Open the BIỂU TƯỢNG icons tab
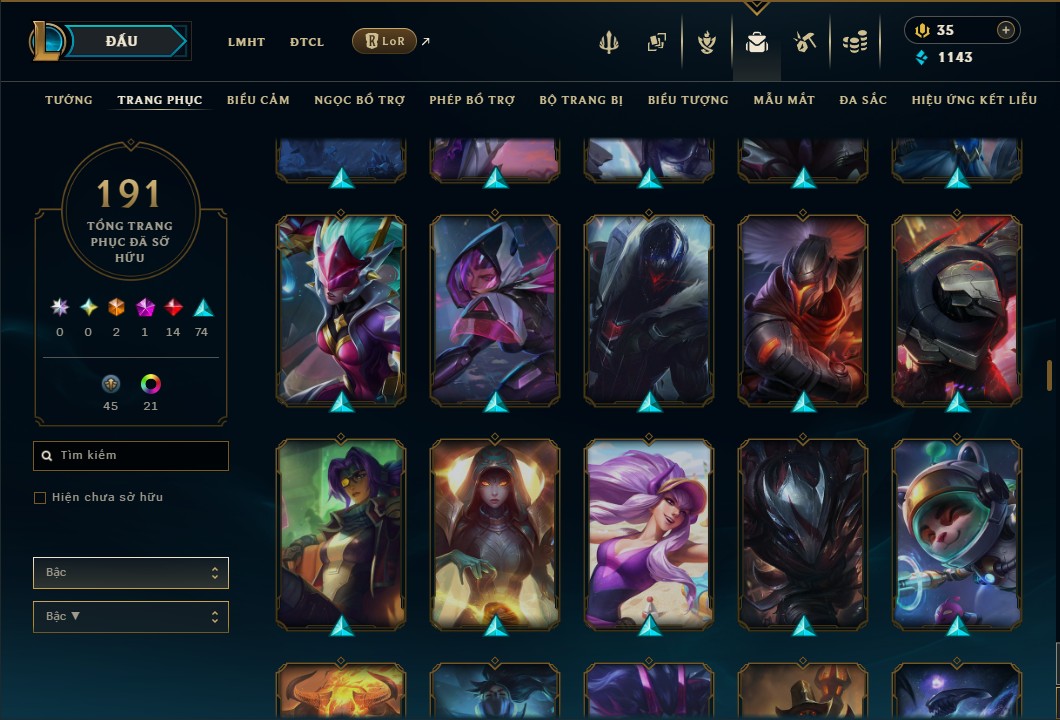Image resolution: width=1060 pixels, height=720 pixels. point(688,100)
